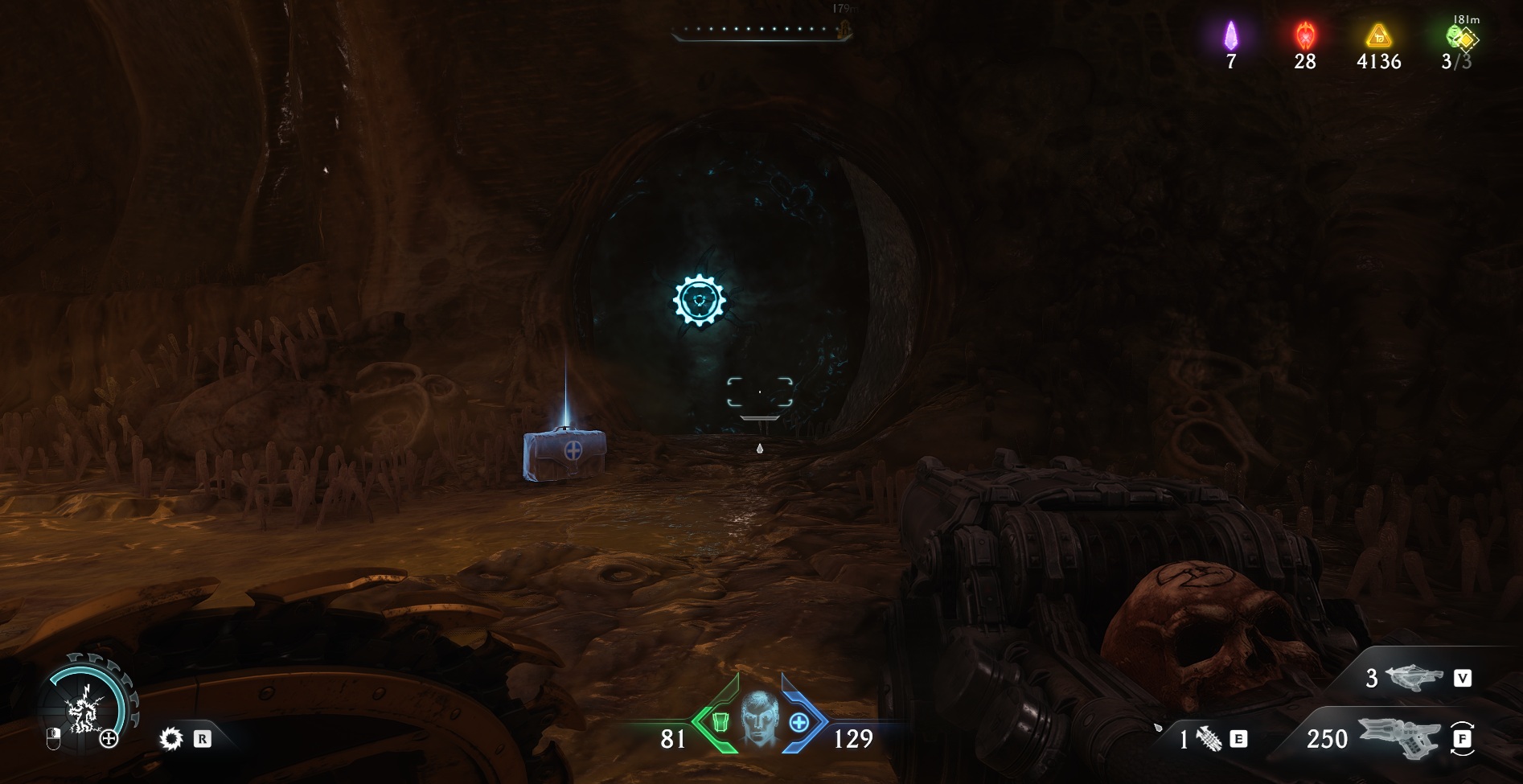1523x784 pixels.
Task: Select the crossbow-style weapon with 3 ammo
Action: (x=1413, y=679)
